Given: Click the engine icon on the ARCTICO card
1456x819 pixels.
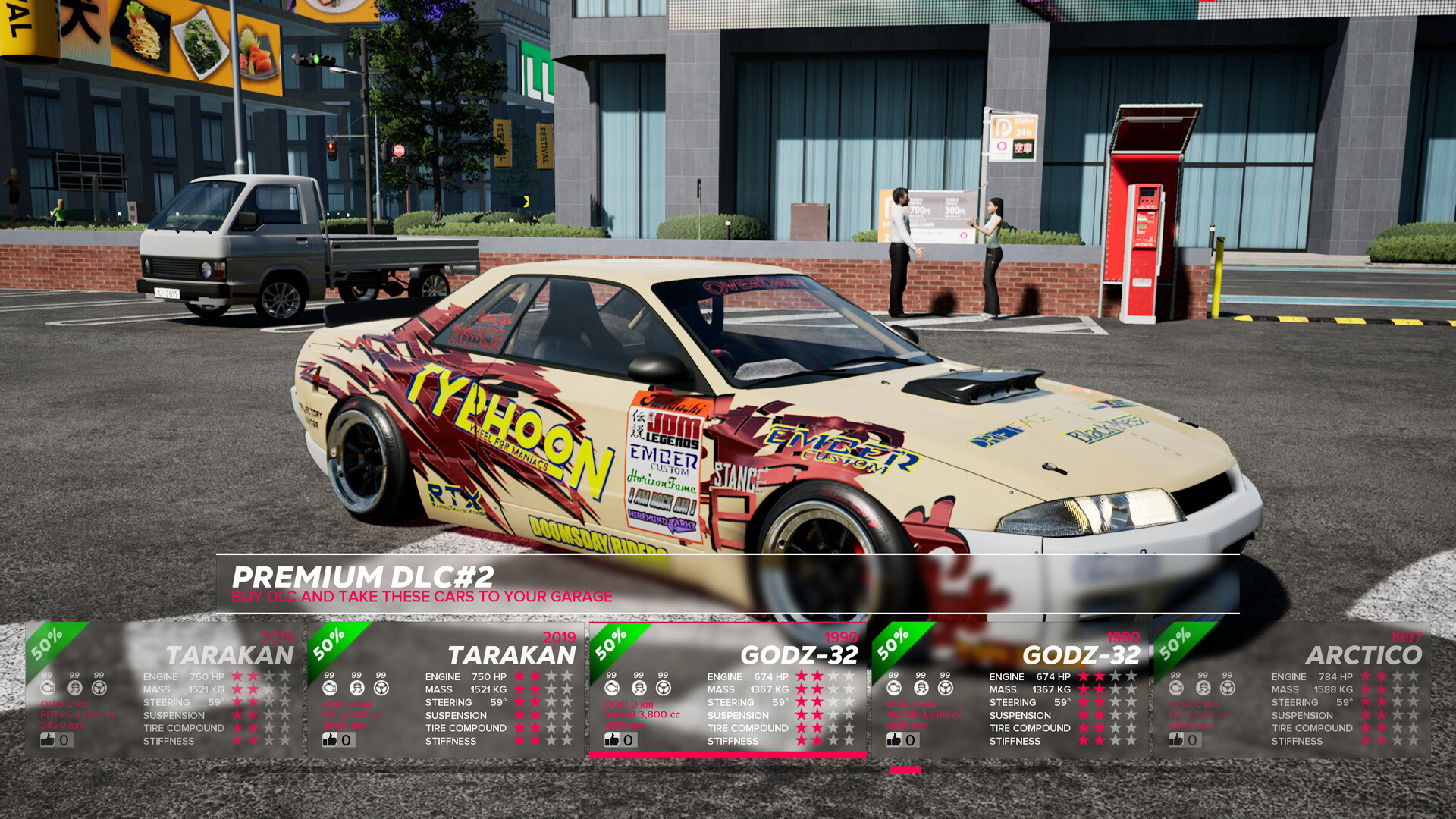Looking at the screenshot, I should [x=1177, y=689].
